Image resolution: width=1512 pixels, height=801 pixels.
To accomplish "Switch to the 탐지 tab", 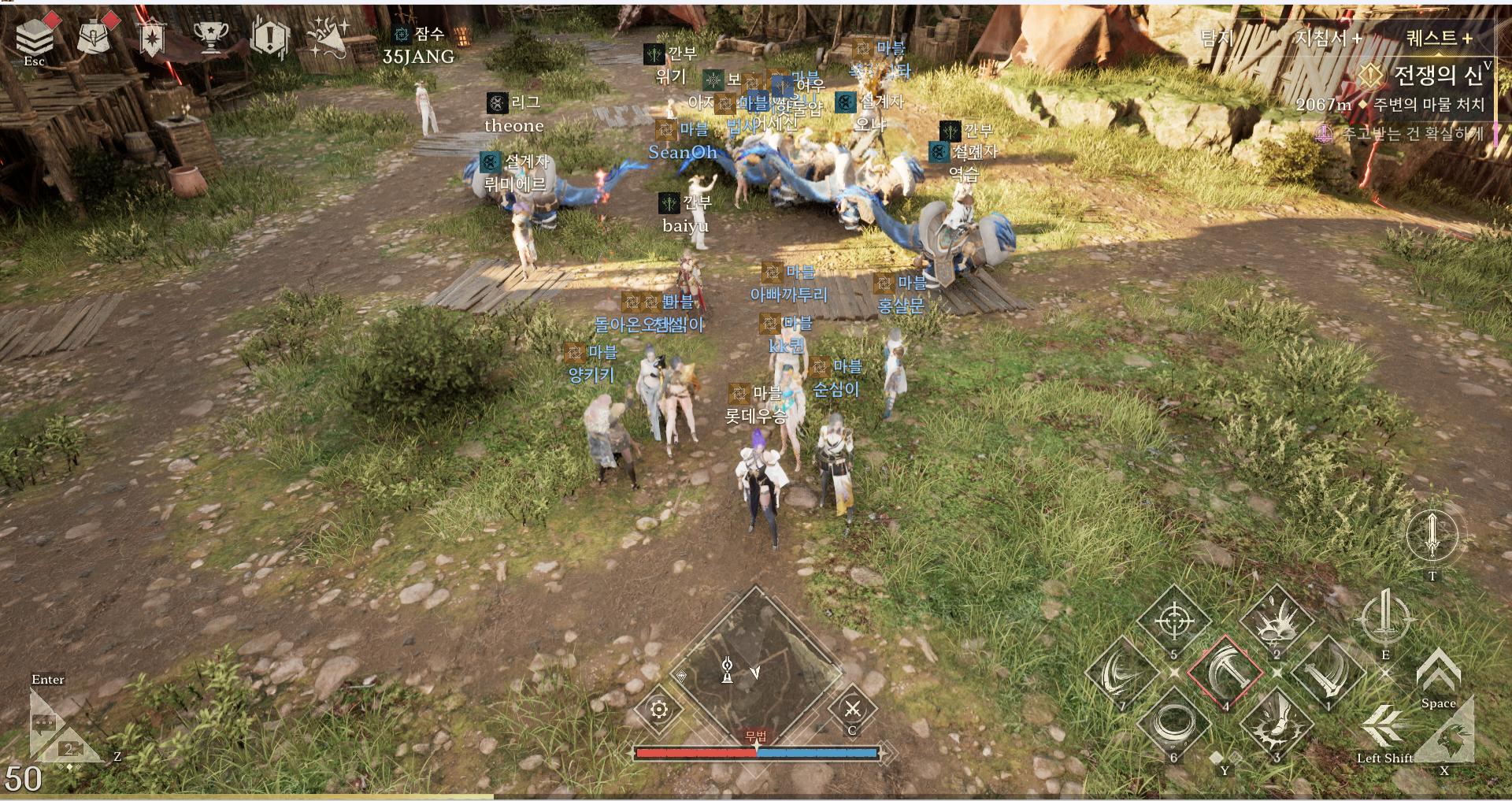I will click(x=1217, y=38).
